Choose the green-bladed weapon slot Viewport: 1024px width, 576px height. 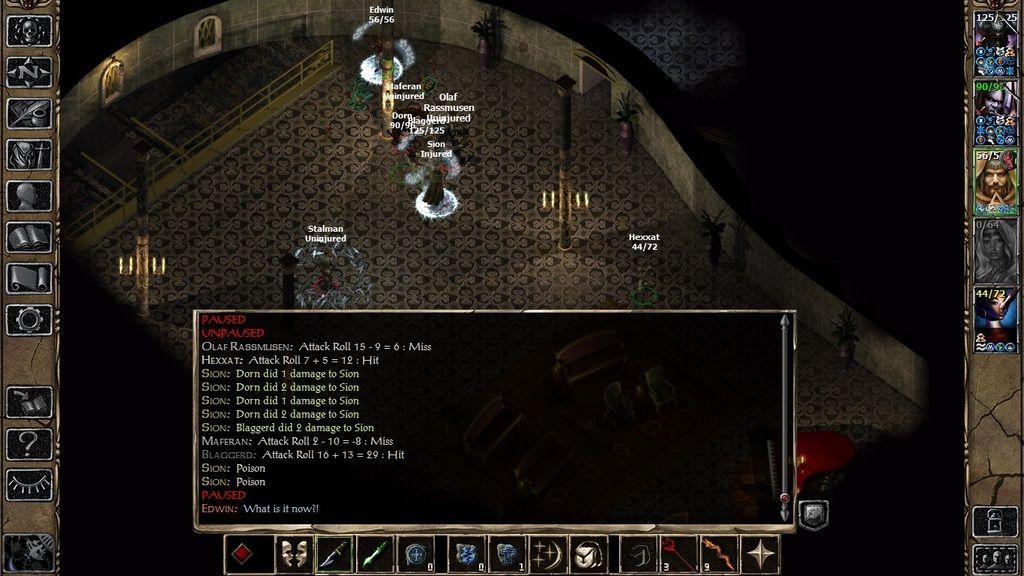(x=375, y=554)
